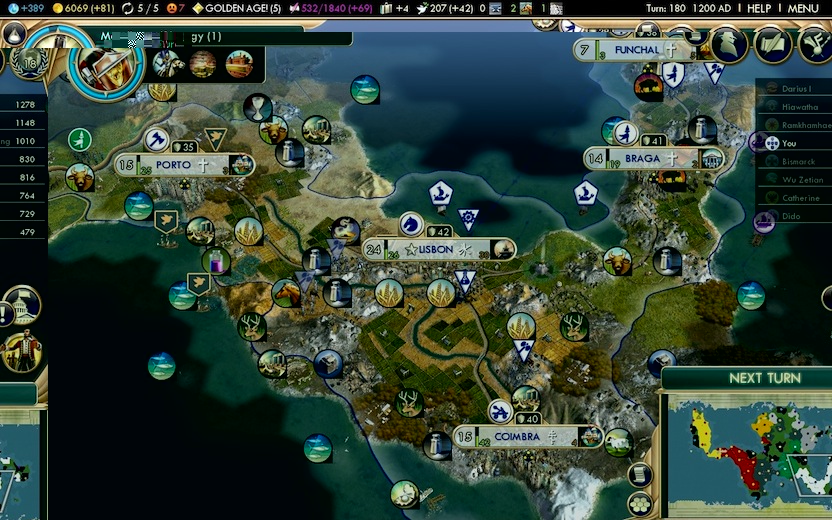Open the Porto city banner
This screenshot has height=520, width=832.
point(181,165)
